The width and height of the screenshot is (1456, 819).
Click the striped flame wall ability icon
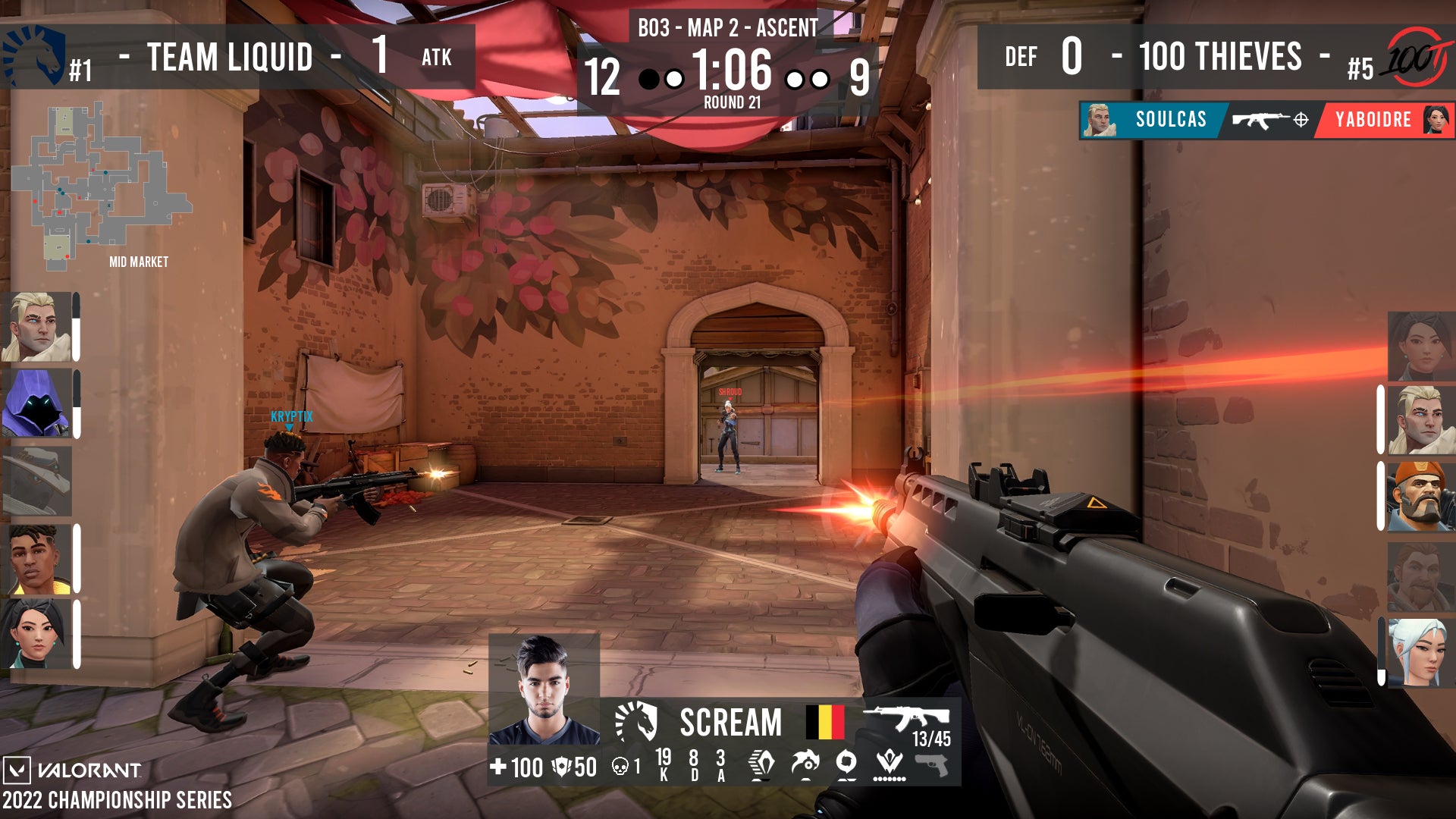(x=761, y=764)
